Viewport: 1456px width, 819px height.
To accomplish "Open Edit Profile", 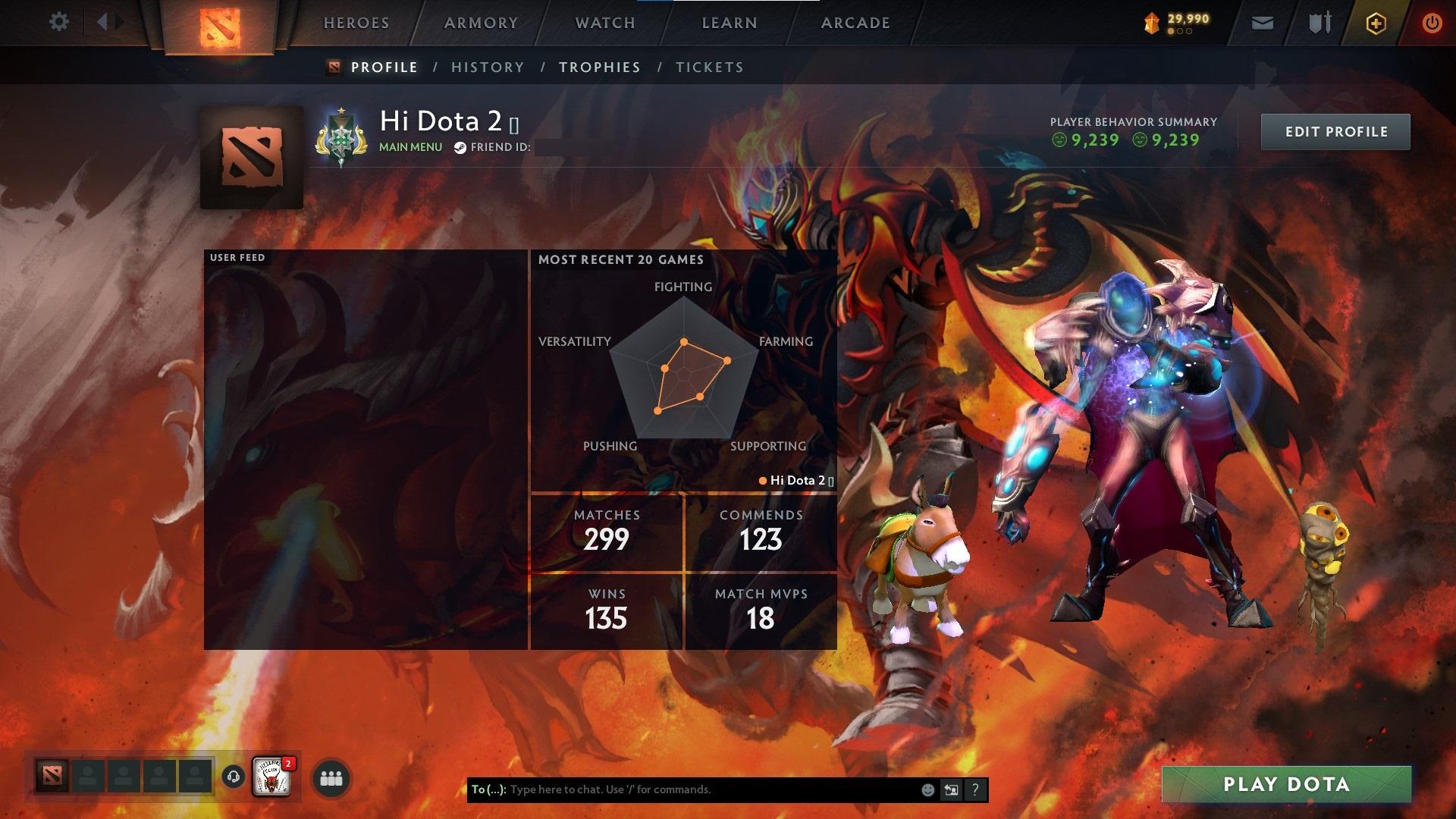I will click(x=1335, y=130).
